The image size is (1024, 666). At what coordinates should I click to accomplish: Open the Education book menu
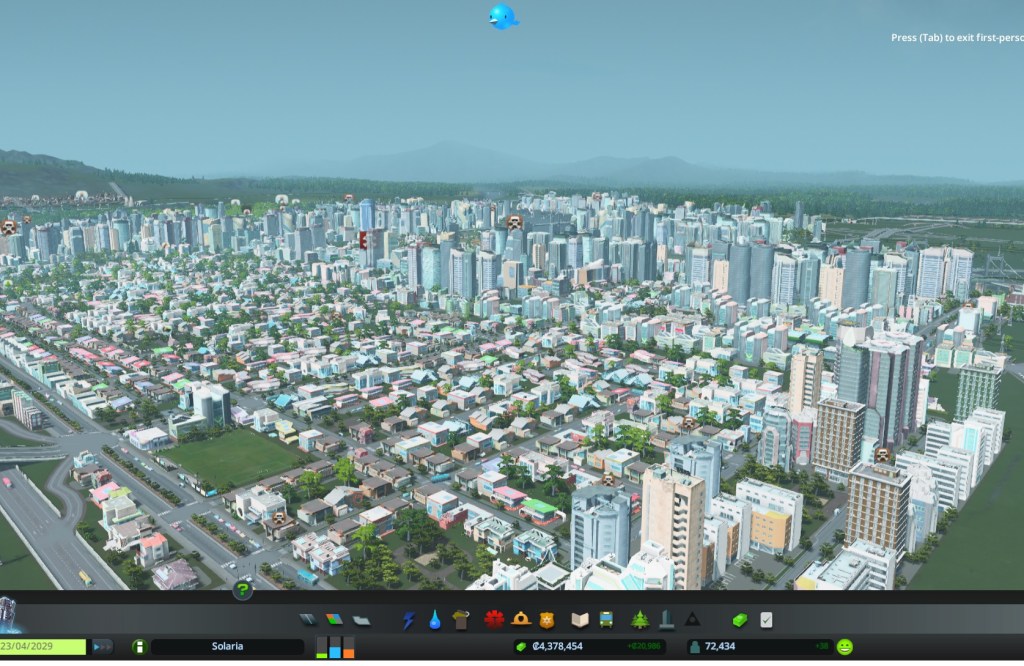coord(579,620)
